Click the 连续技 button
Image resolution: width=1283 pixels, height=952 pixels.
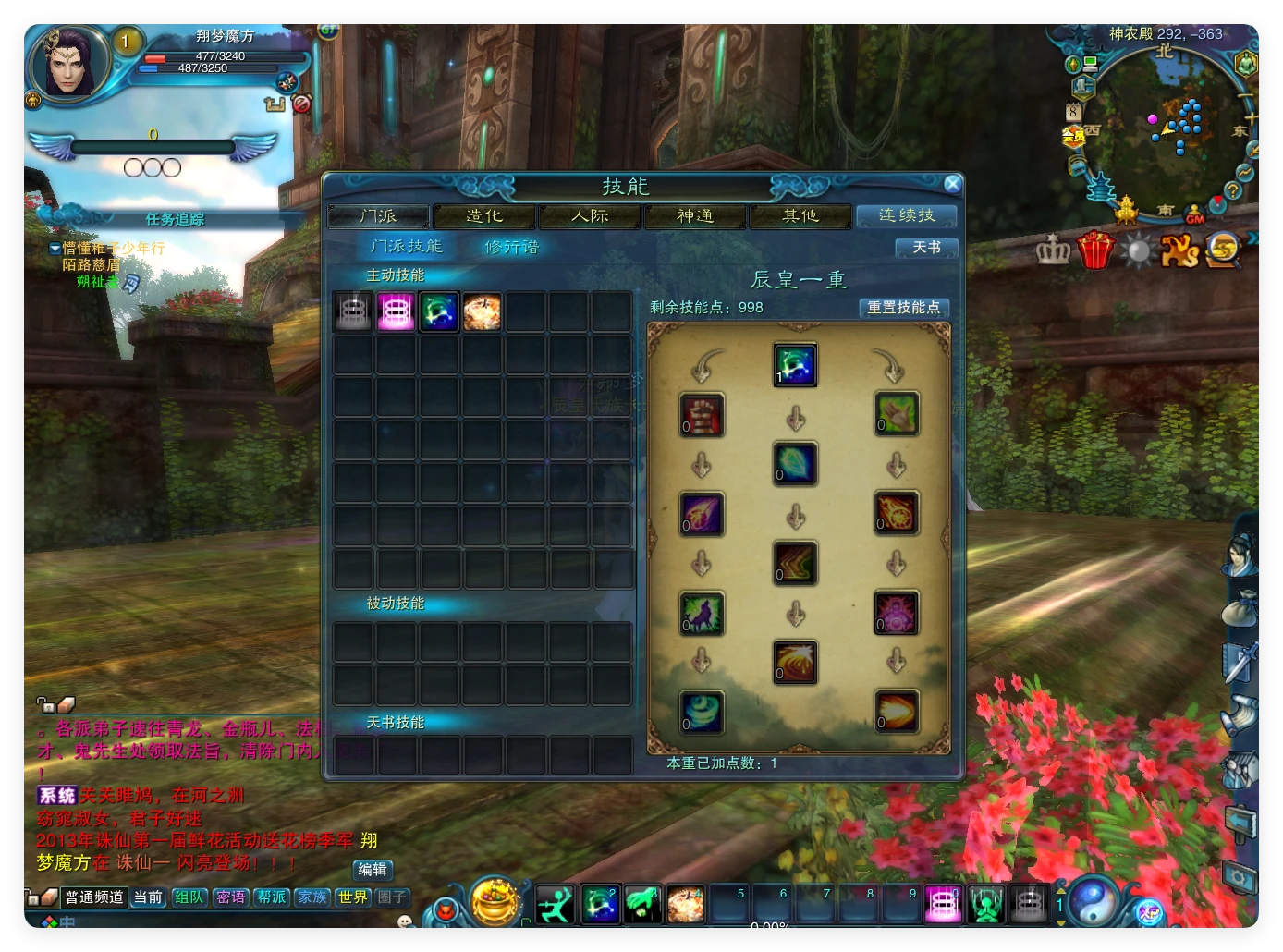tap(906, 215)
